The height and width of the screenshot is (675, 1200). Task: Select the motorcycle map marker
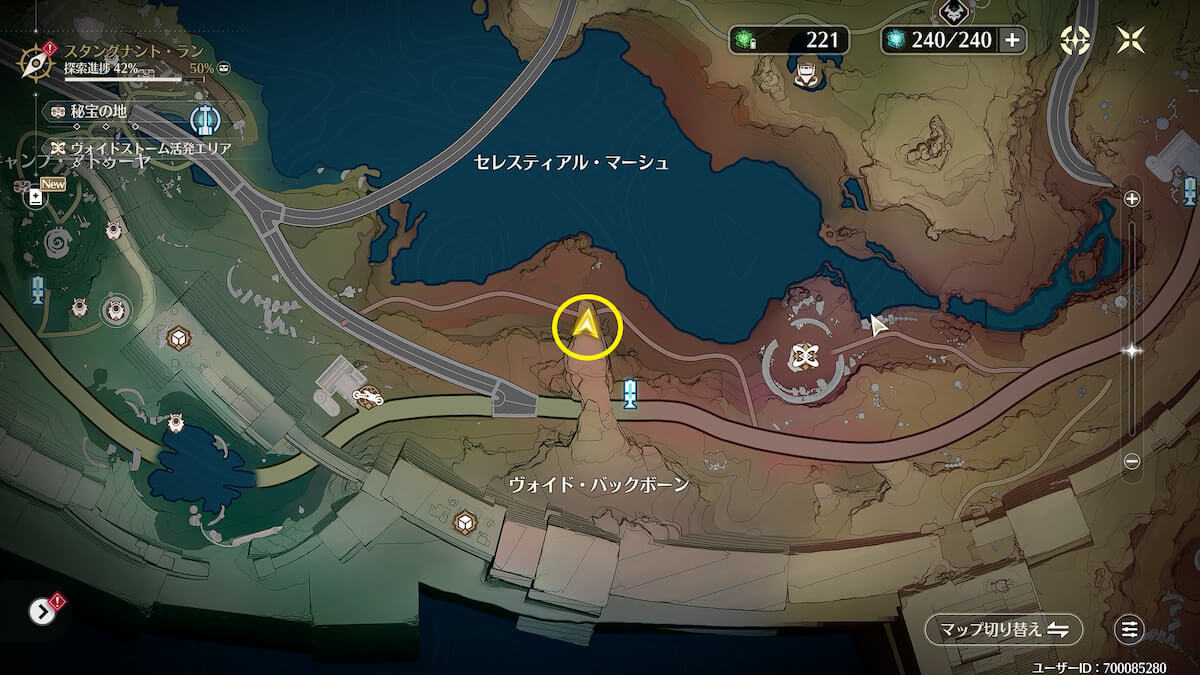pyautogui.click(x=368, y=397)
